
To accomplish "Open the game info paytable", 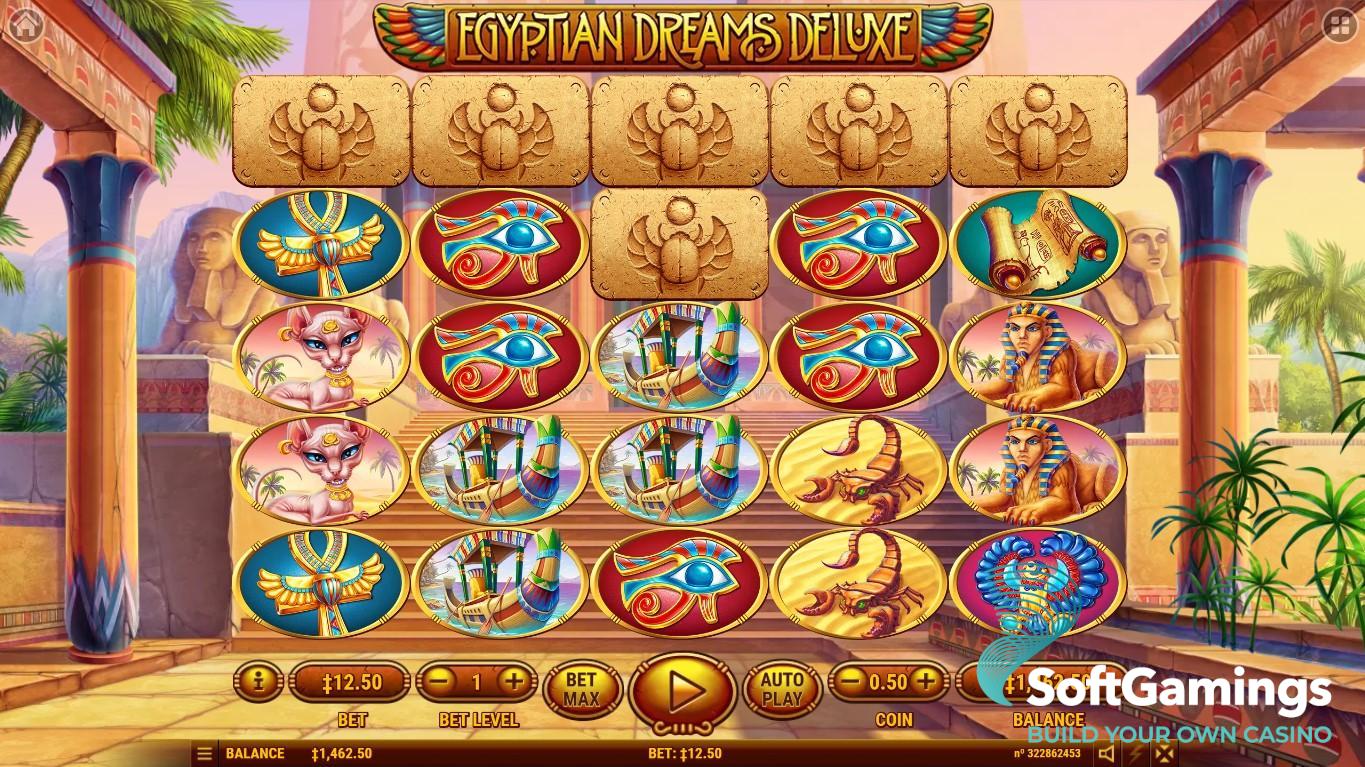I will tap(259, 683).
